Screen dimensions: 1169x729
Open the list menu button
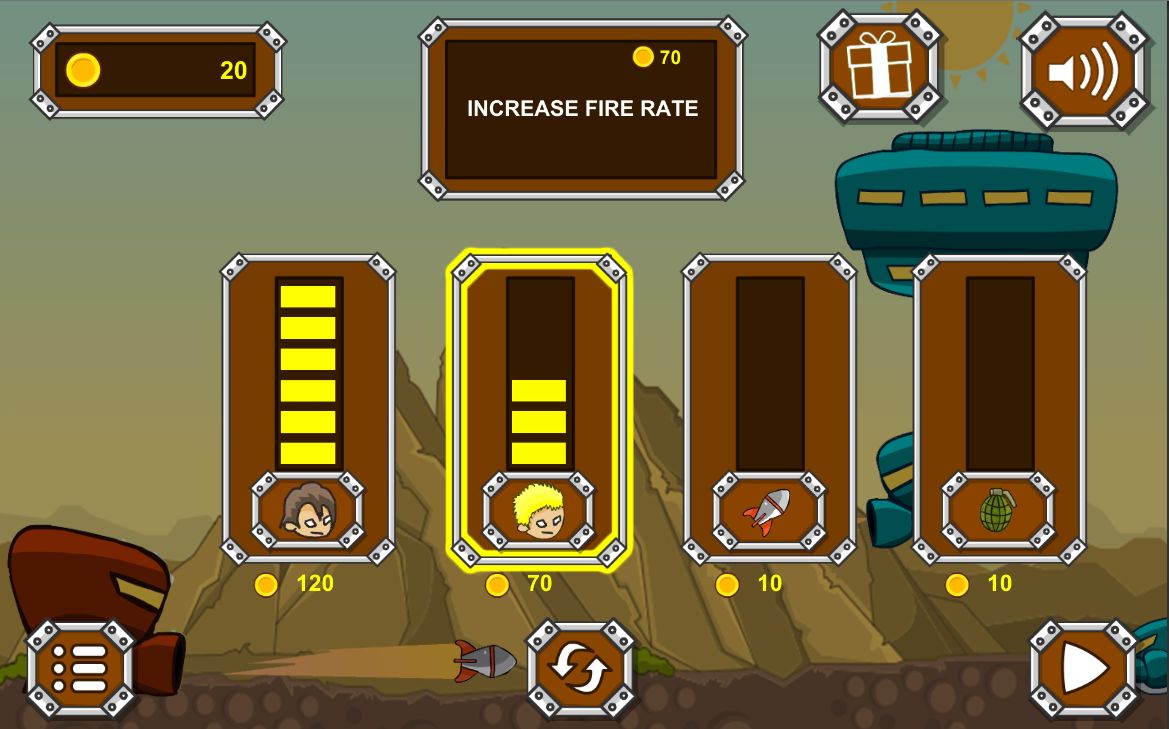80,667
